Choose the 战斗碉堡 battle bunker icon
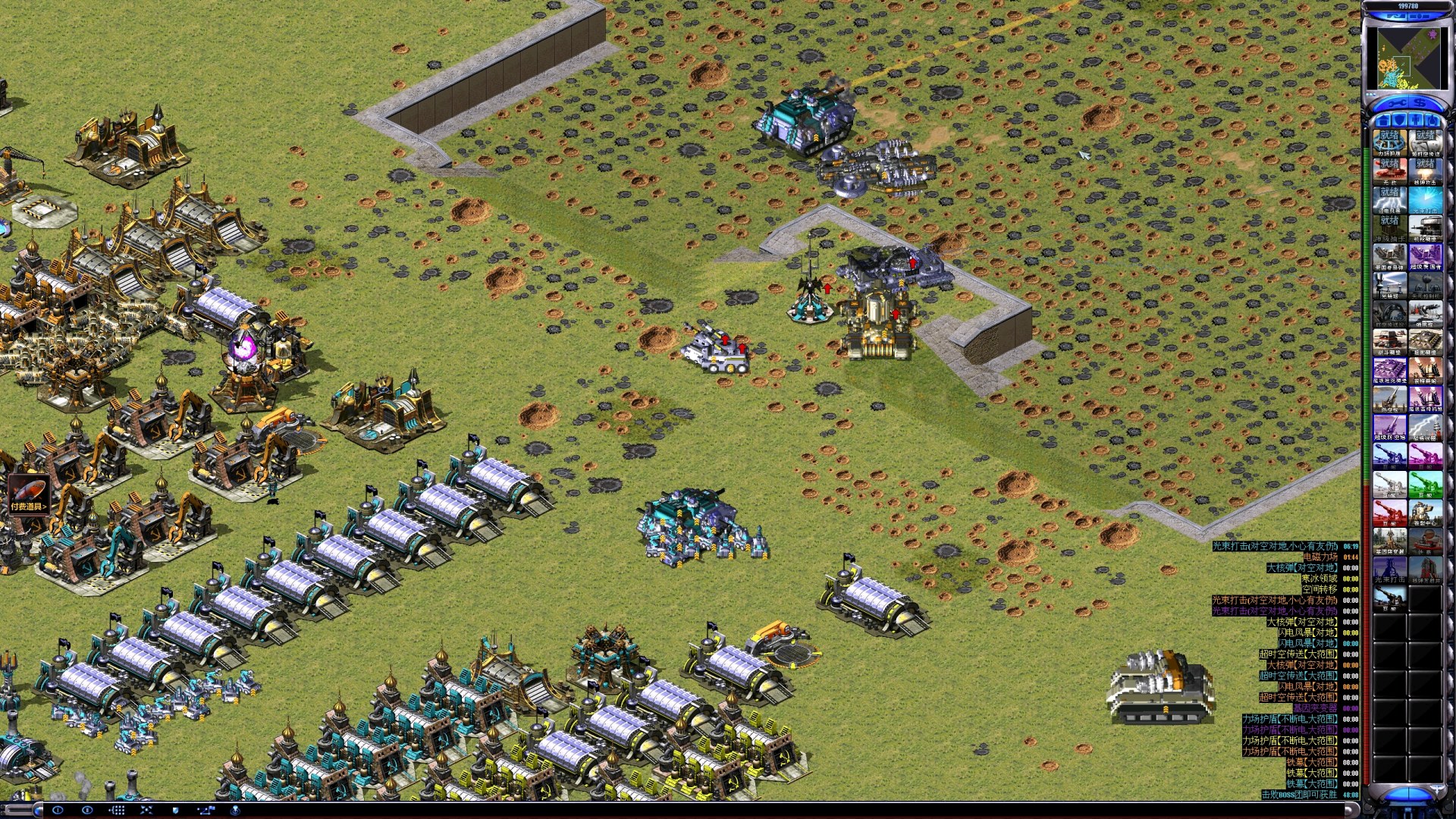Screen dimensions: 1456x819 (x=1389, y=343)
